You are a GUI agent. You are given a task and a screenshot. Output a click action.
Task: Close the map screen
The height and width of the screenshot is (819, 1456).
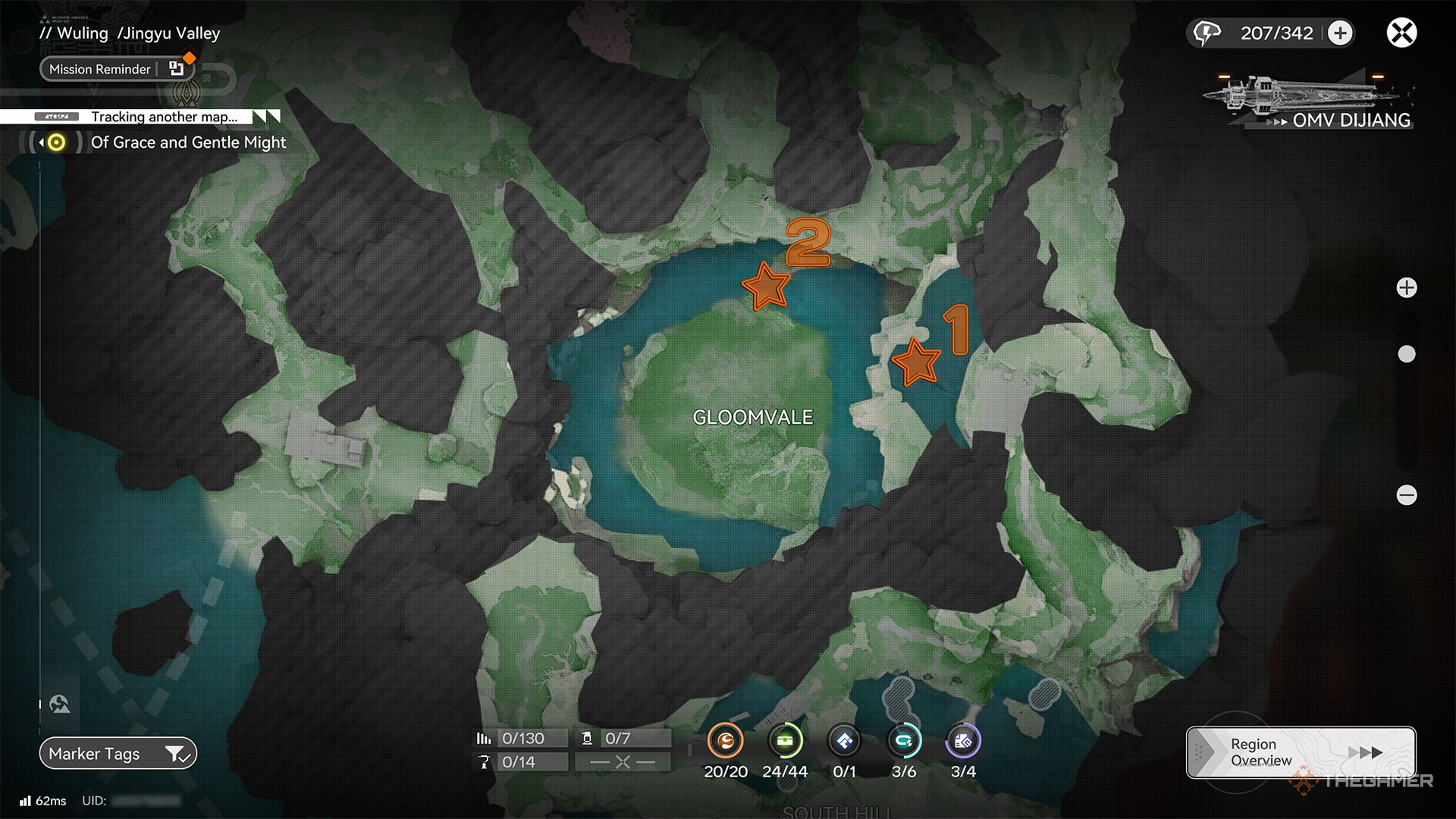(x=1401, y=33)
